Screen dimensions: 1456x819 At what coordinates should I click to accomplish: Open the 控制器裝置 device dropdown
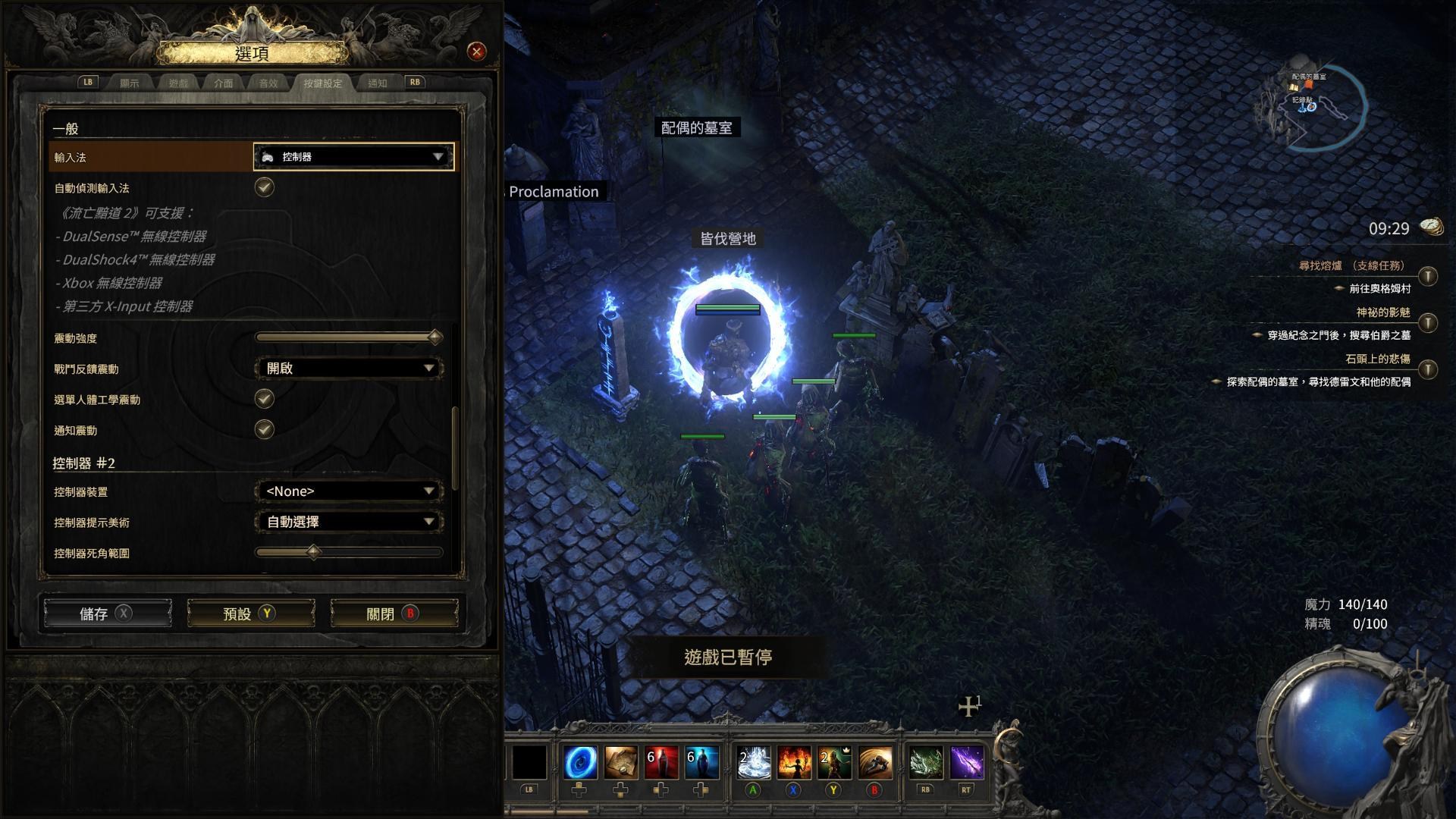349,491
